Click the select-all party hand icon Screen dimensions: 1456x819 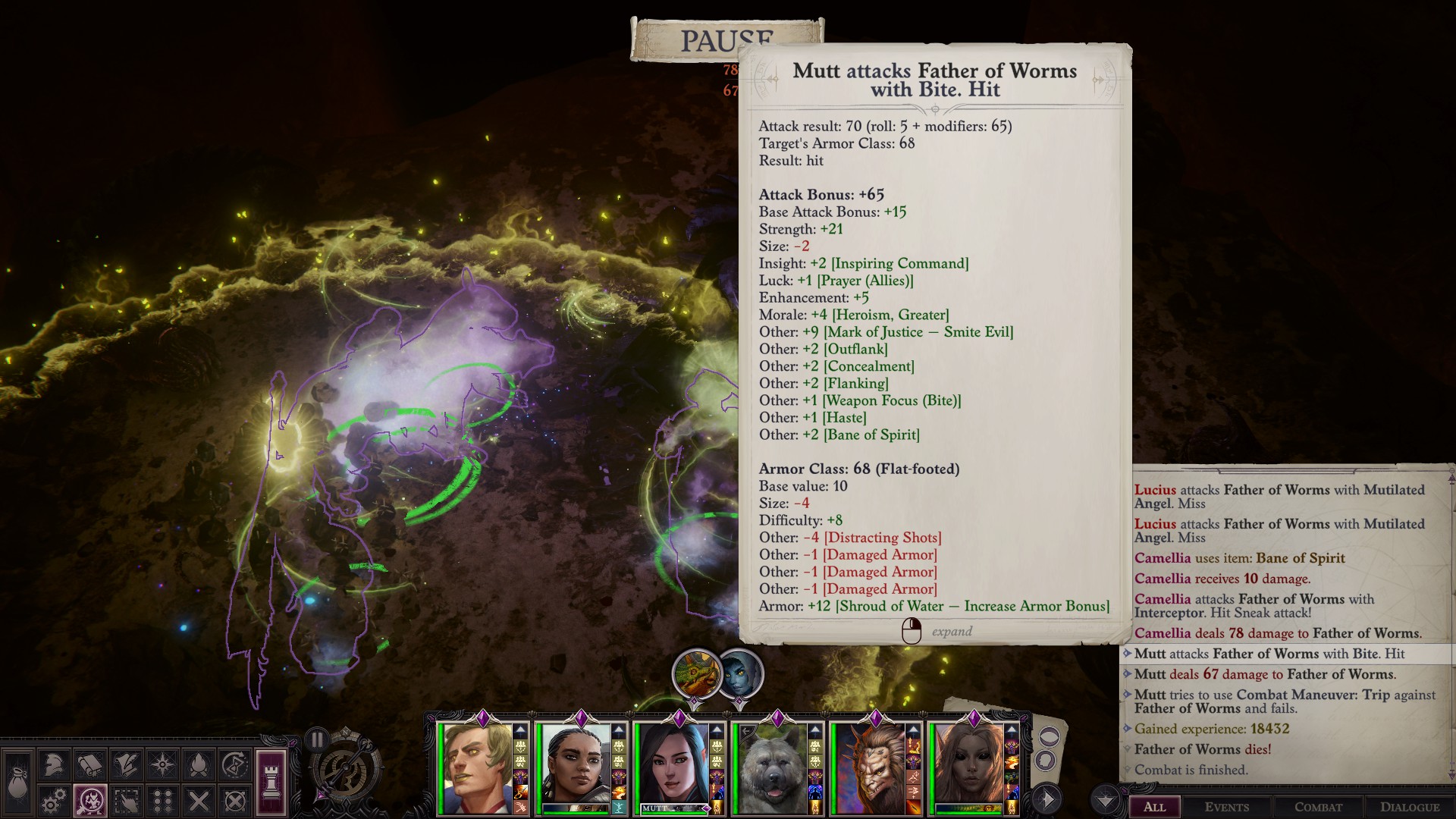tap(126, 801)
